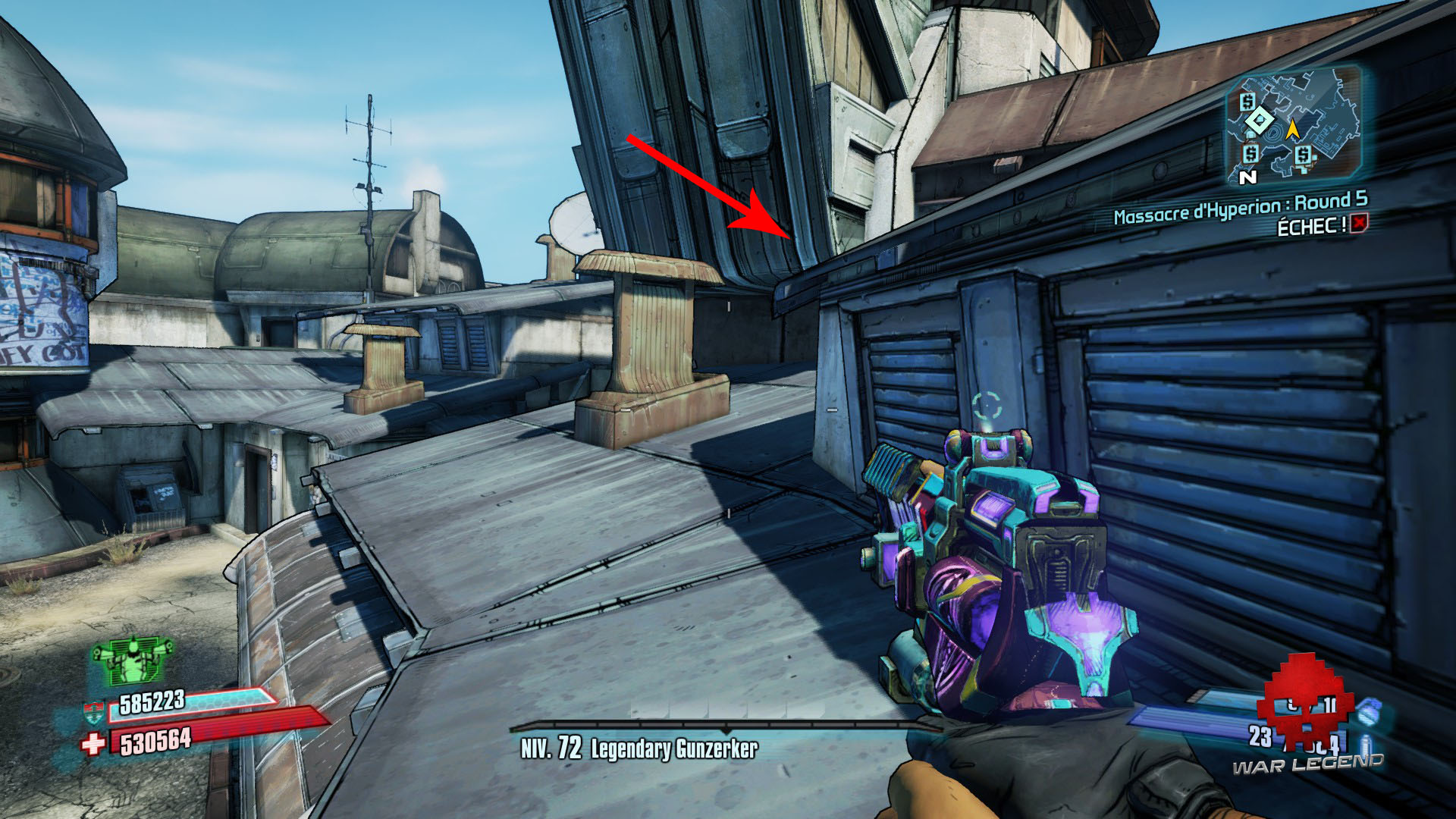
Task: Click the ammo count reading 23
Action: [1260, 736]
